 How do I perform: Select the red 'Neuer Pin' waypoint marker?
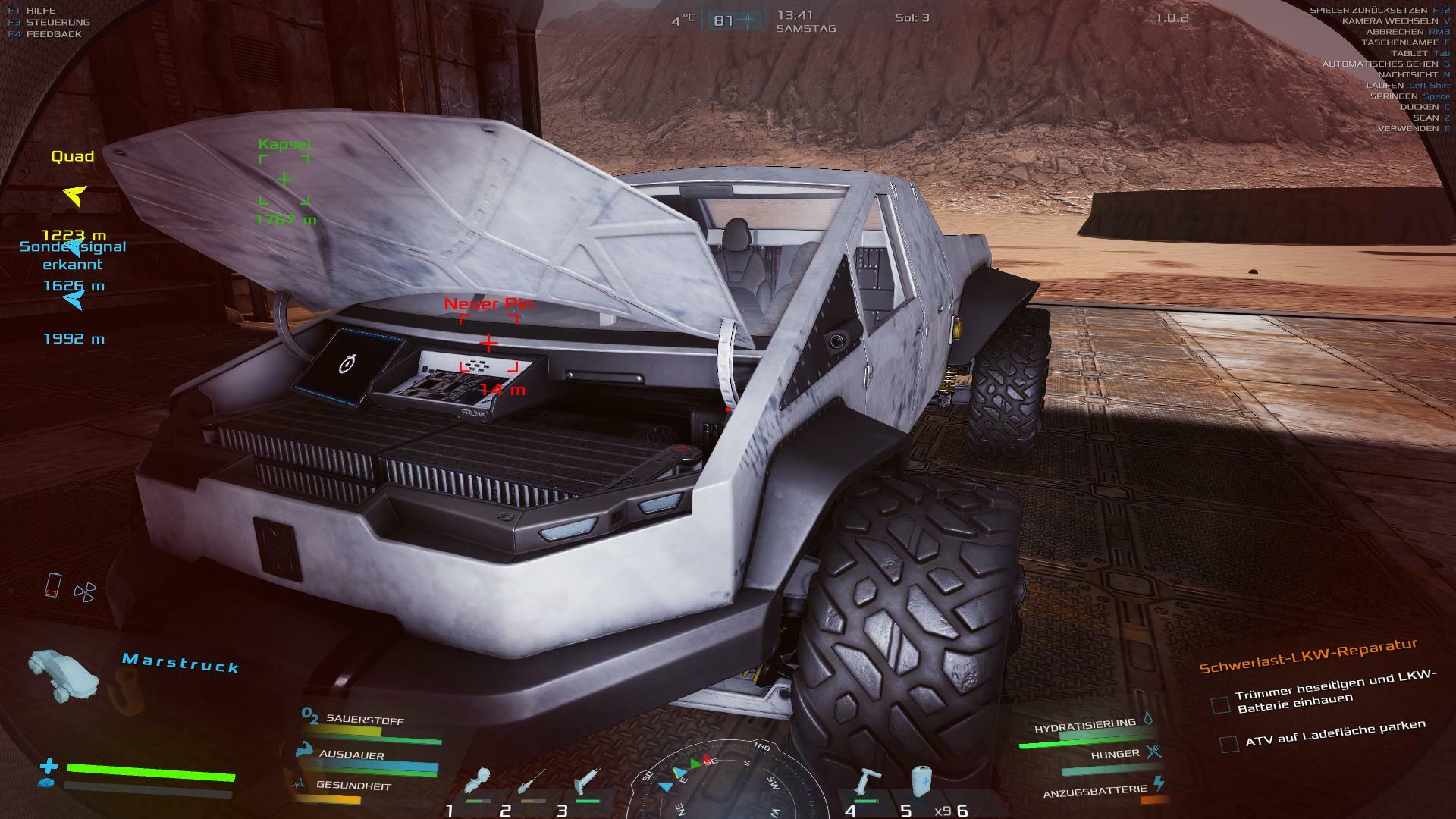[x=489, y=344]
